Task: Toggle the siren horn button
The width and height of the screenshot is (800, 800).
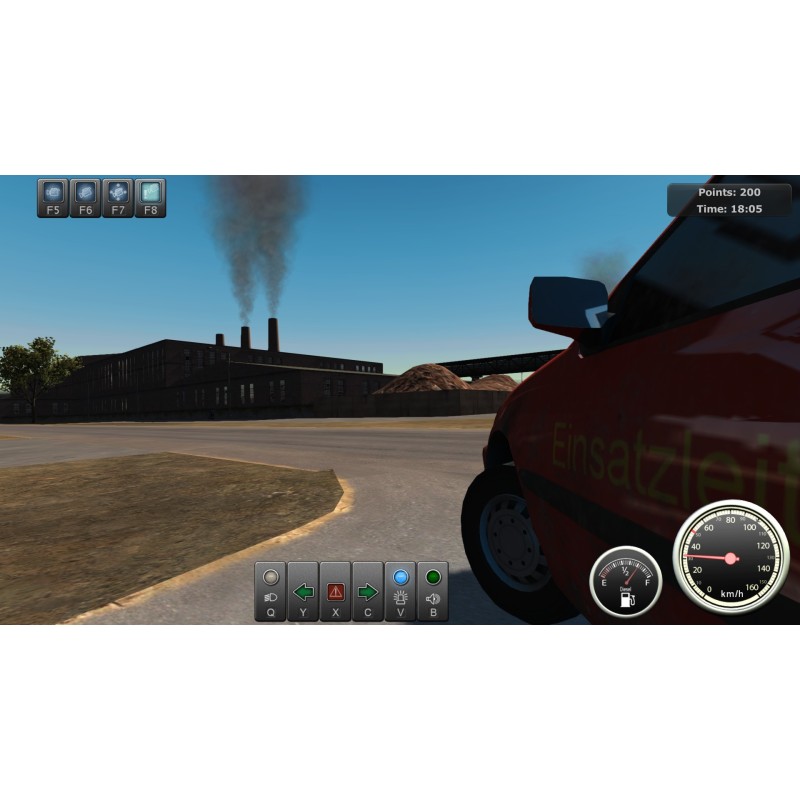Action: tap(433, 591)
